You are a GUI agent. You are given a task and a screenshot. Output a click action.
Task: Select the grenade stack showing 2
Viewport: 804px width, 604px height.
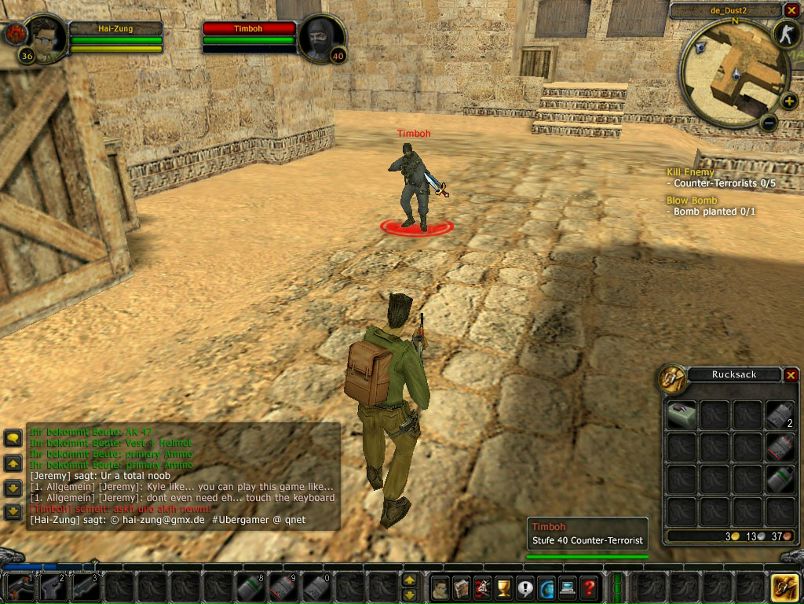(x=780, y=413)
